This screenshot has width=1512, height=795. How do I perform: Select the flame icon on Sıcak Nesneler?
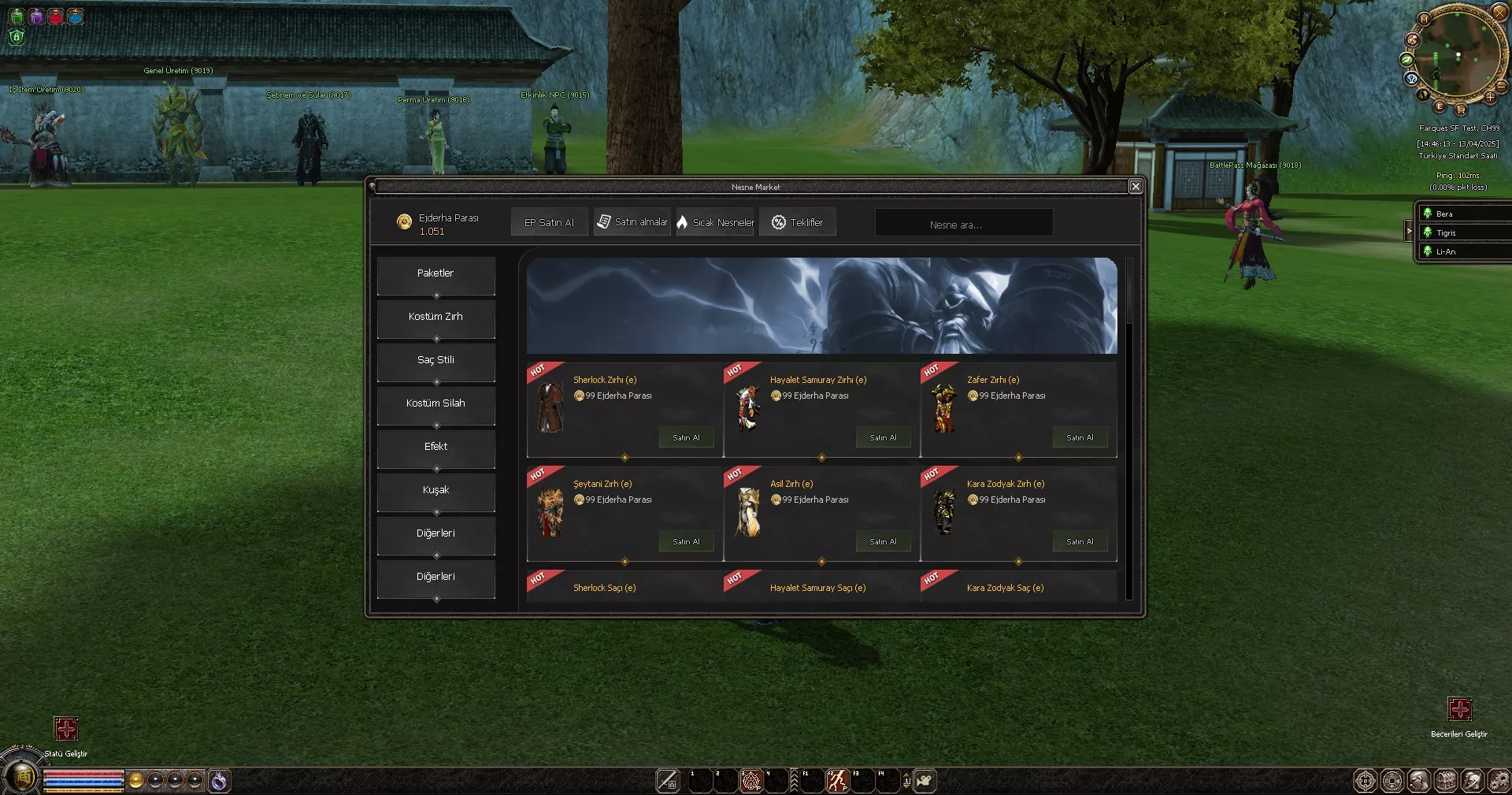pyautogui.click(x=682, y=222)
